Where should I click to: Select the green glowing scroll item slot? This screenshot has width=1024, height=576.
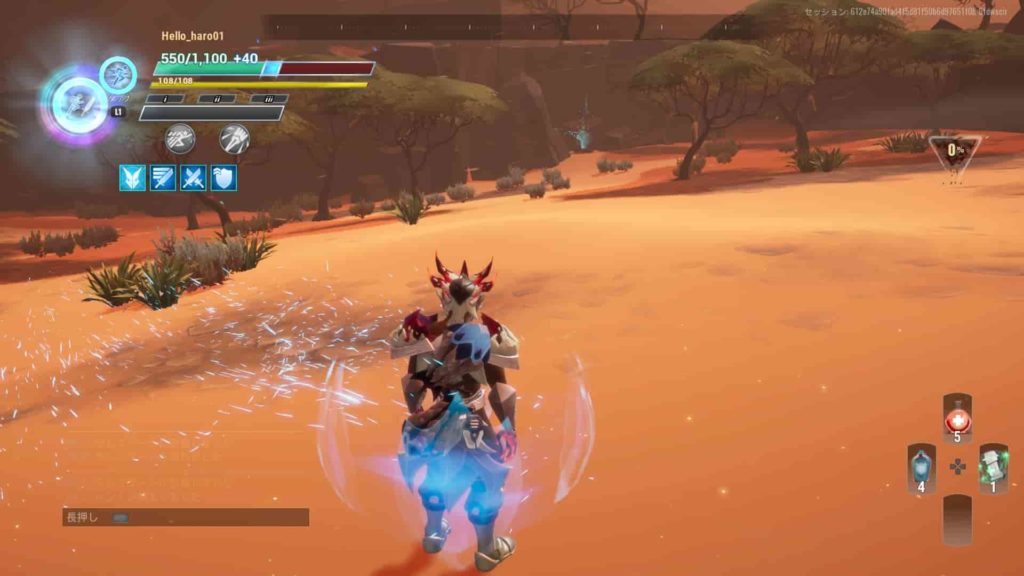tap(993, 467)
